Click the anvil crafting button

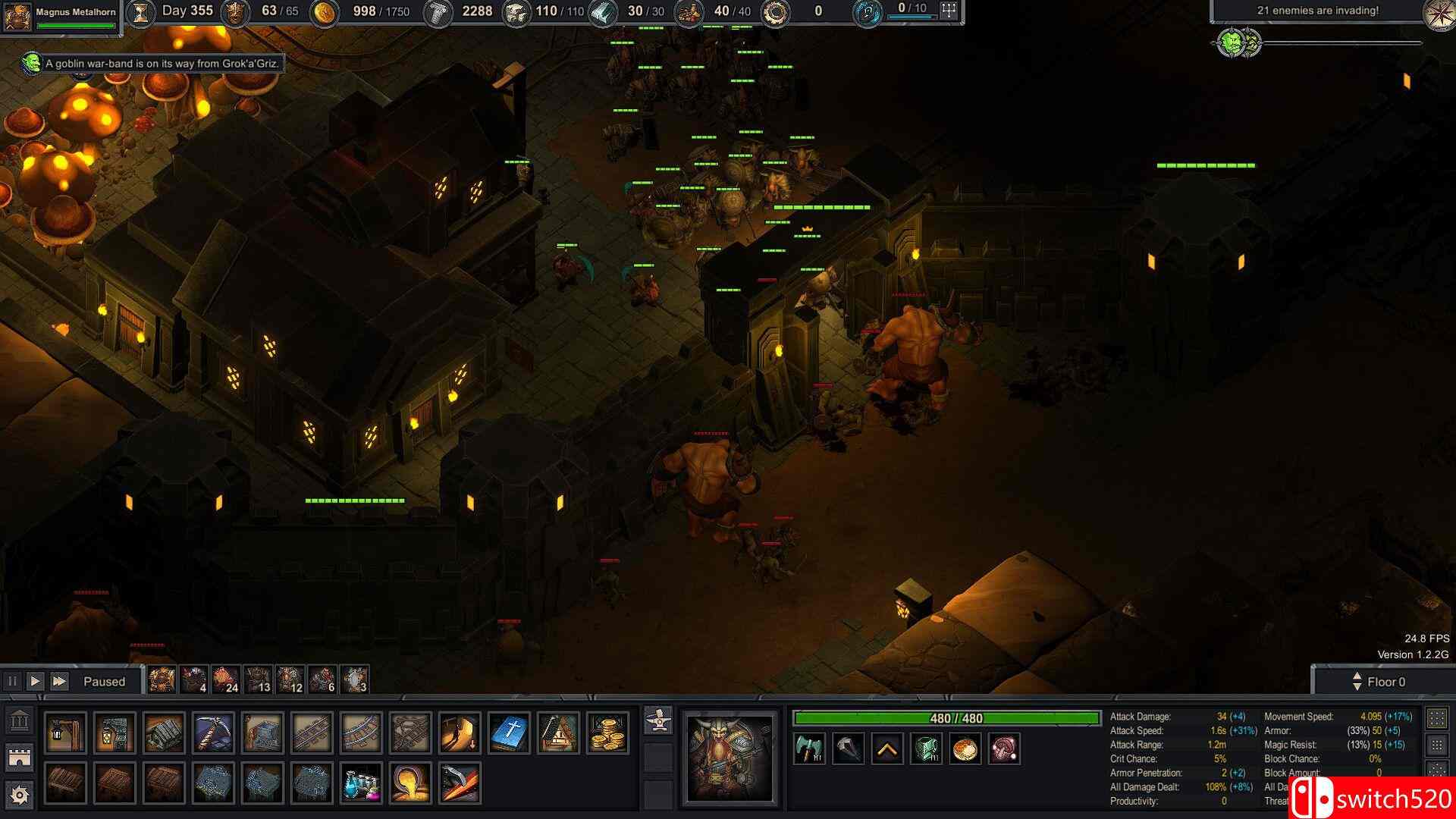[x=658, y=720]
